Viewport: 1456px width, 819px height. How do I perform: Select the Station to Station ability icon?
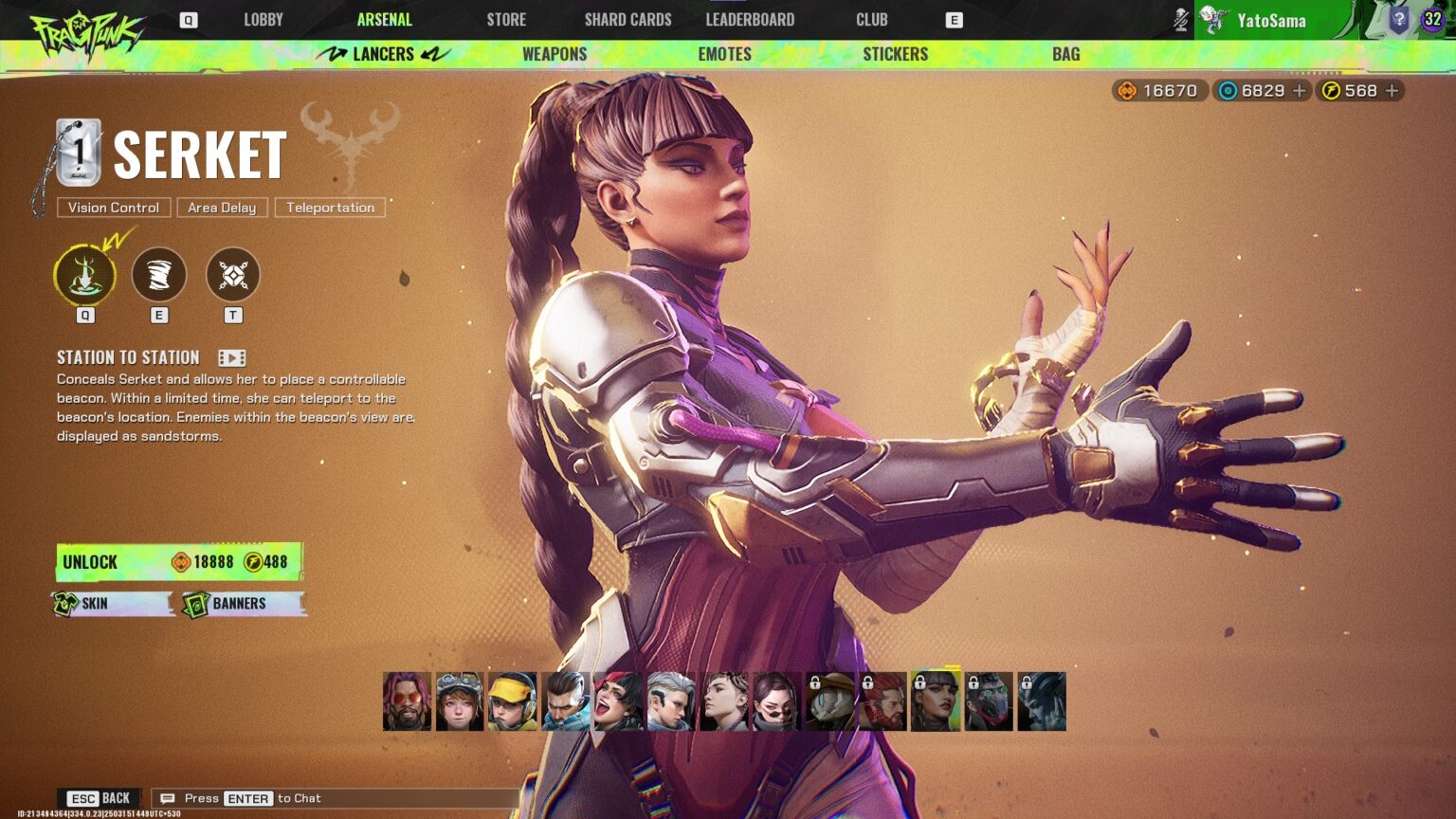click(x=85, y=275)
